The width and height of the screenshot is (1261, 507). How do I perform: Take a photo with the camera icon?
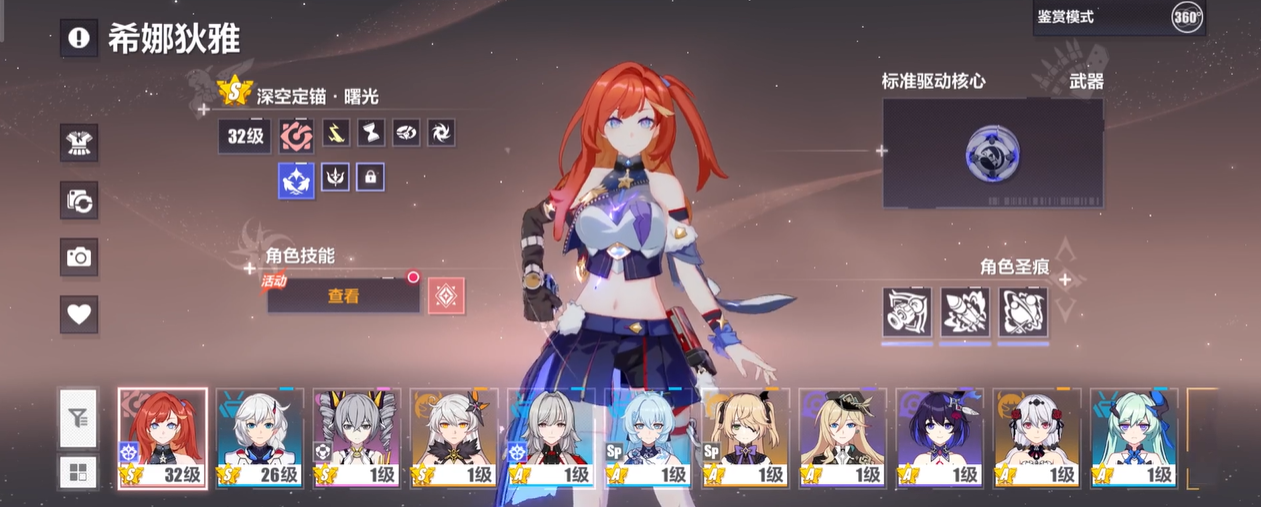78,257
